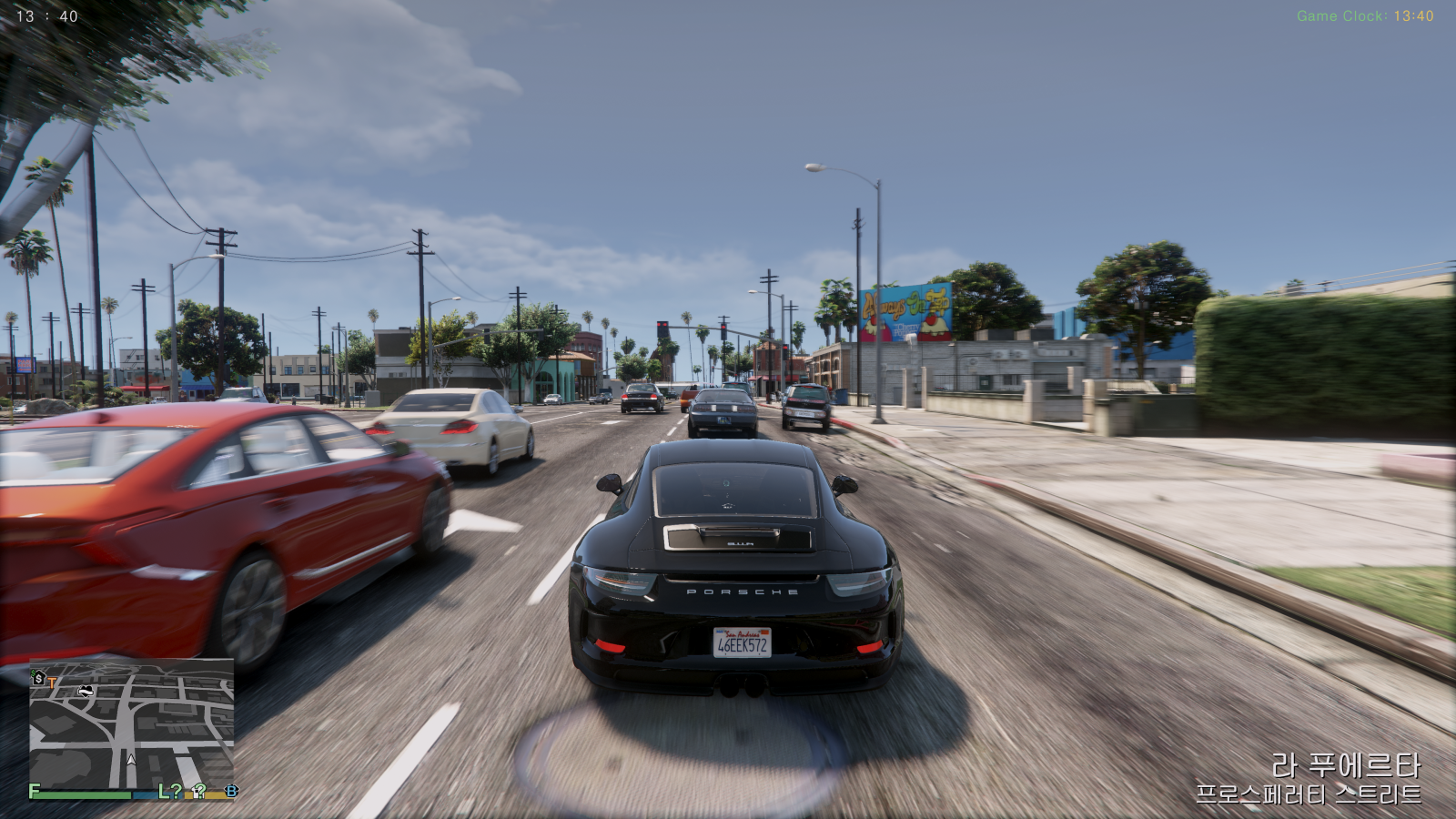1456x819 pixels.
Task: Click the blue B icon on the stat bar
Action: pyautogui.click(x=231, y=793)
